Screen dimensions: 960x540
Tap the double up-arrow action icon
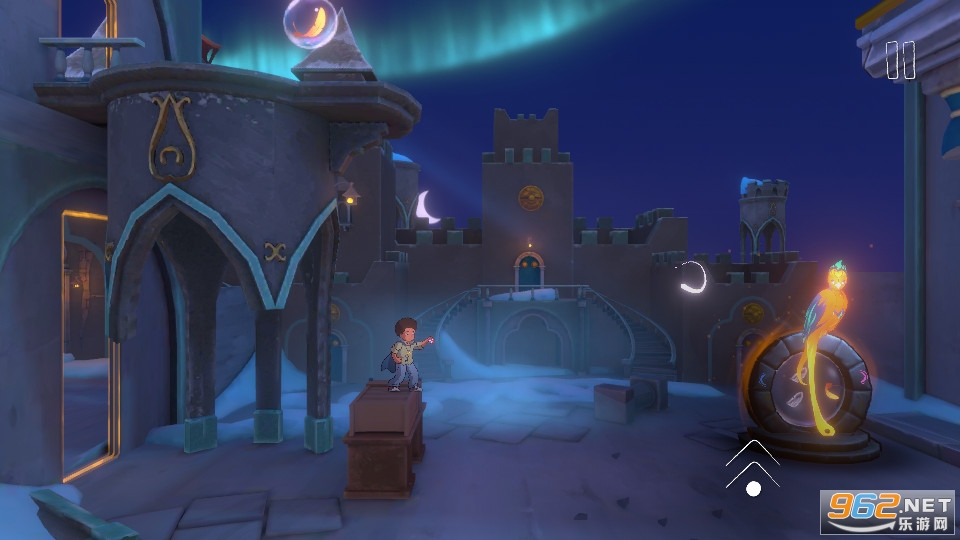pos(753,463)
